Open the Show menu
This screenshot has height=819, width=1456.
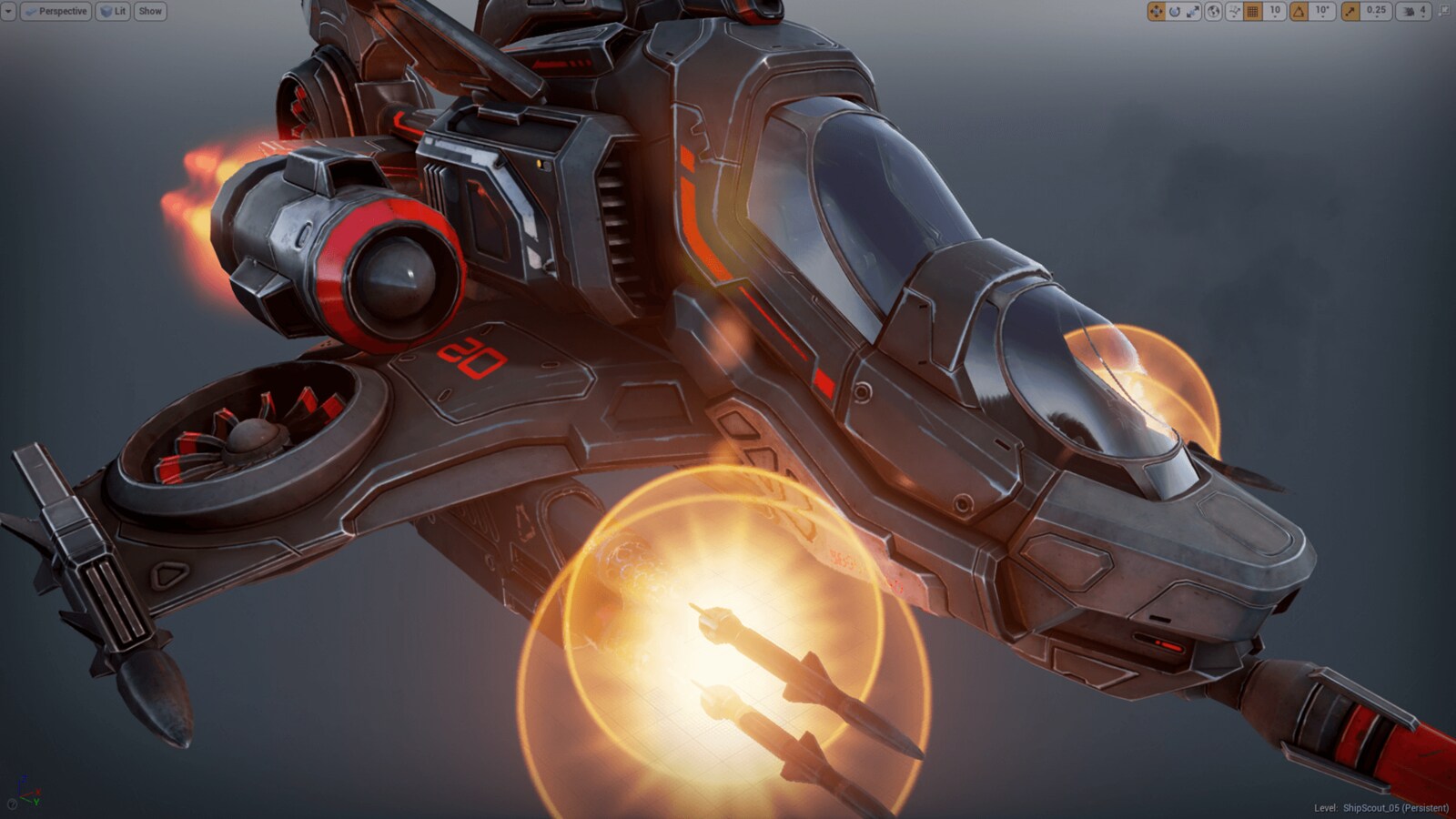click(x=149, y=11)
